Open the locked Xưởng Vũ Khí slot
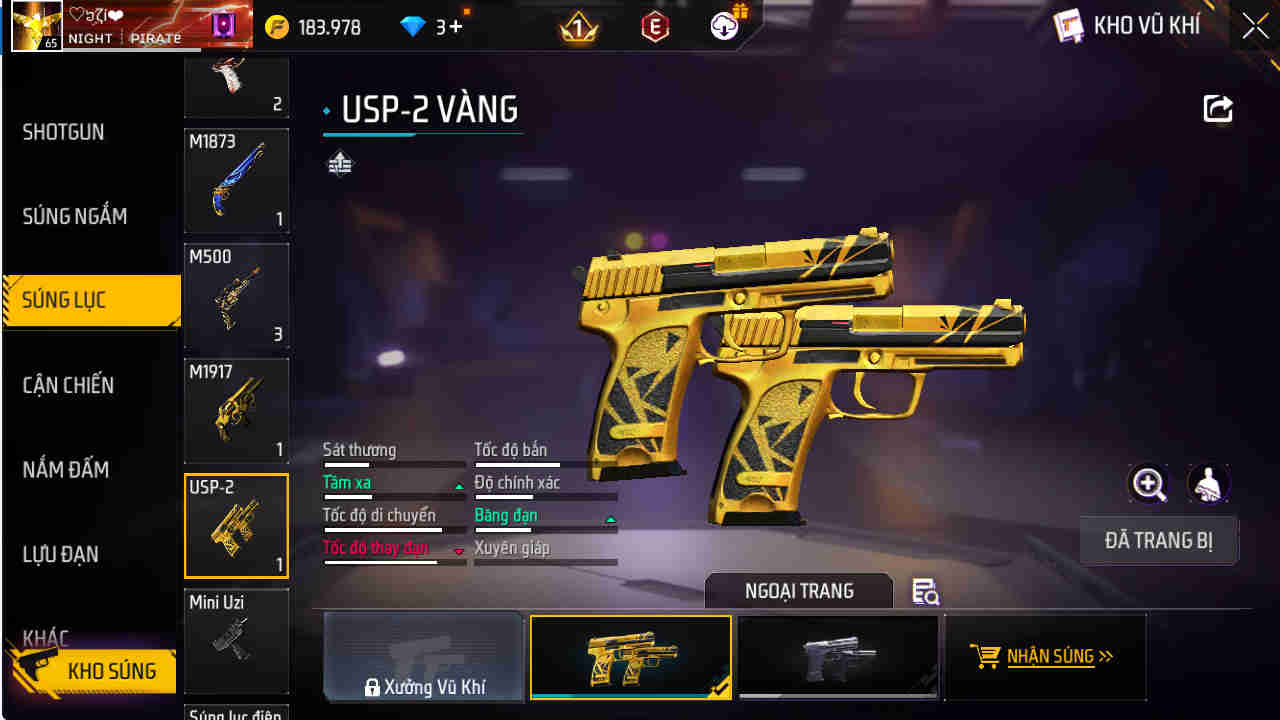 pyautogui.click(x=424, y=657)
